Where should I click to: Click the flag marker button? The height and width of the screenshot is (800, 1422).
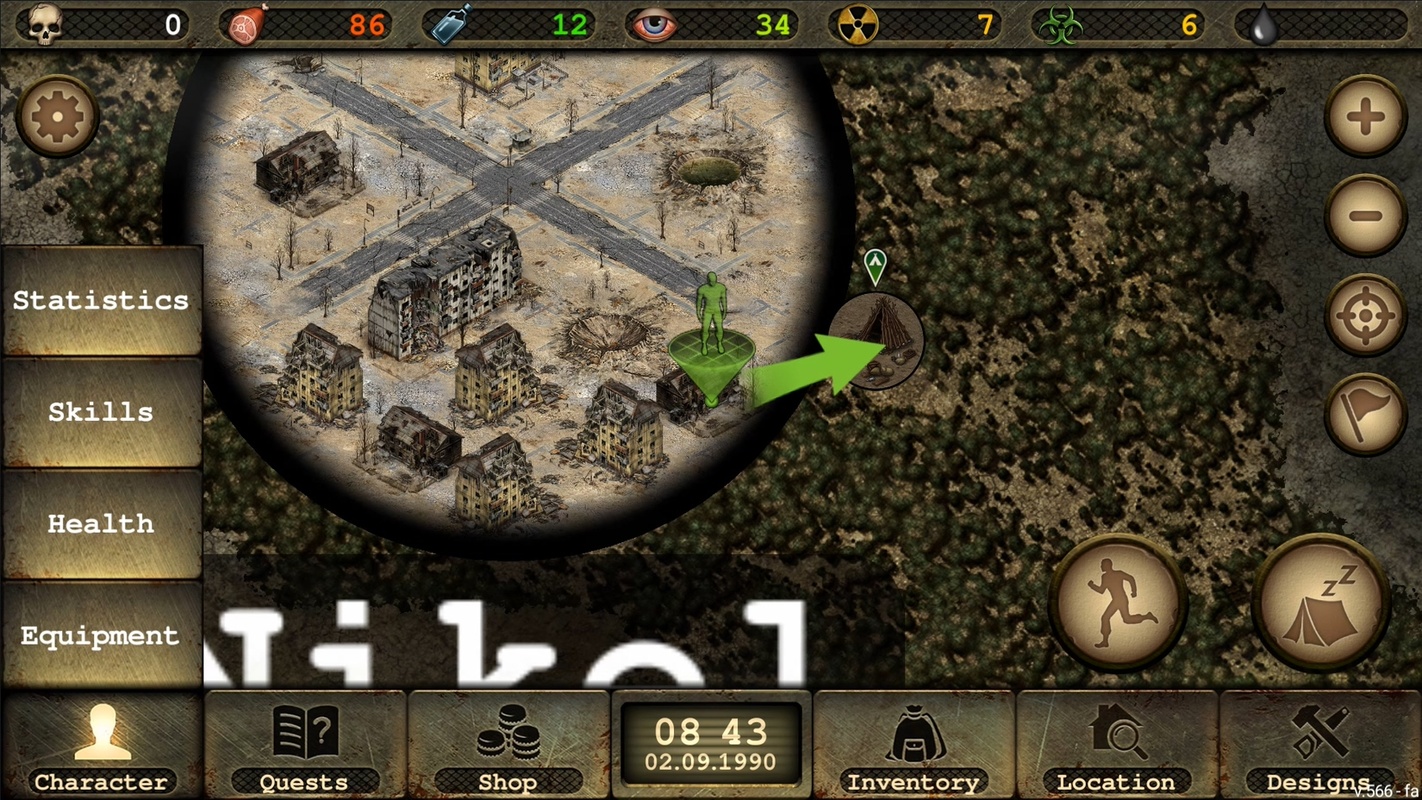tap(1365, 414)
